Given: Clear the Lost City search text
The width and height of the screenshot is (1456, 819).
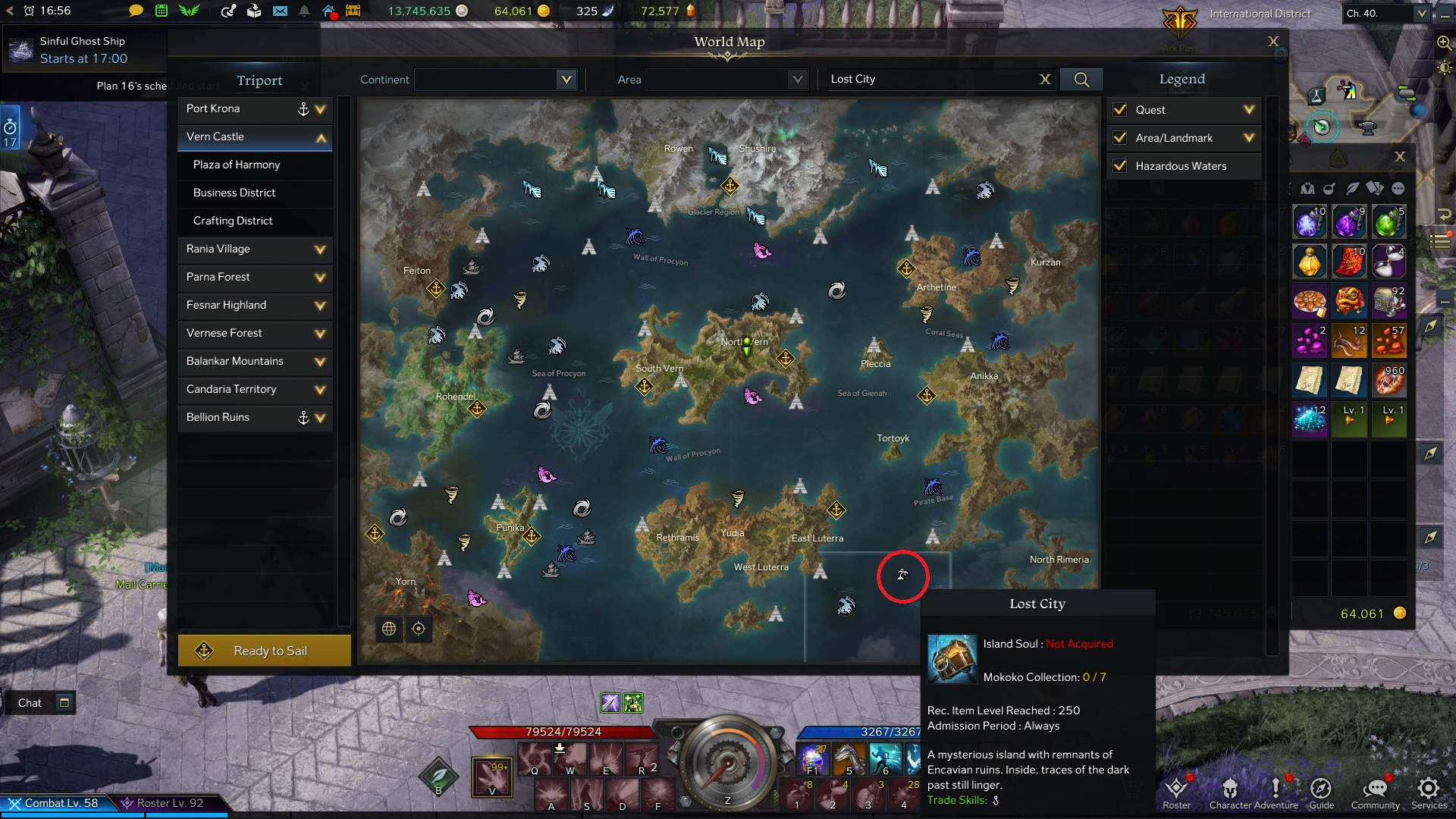Looking at the screenshot, I should click(x=1045, y=80).
